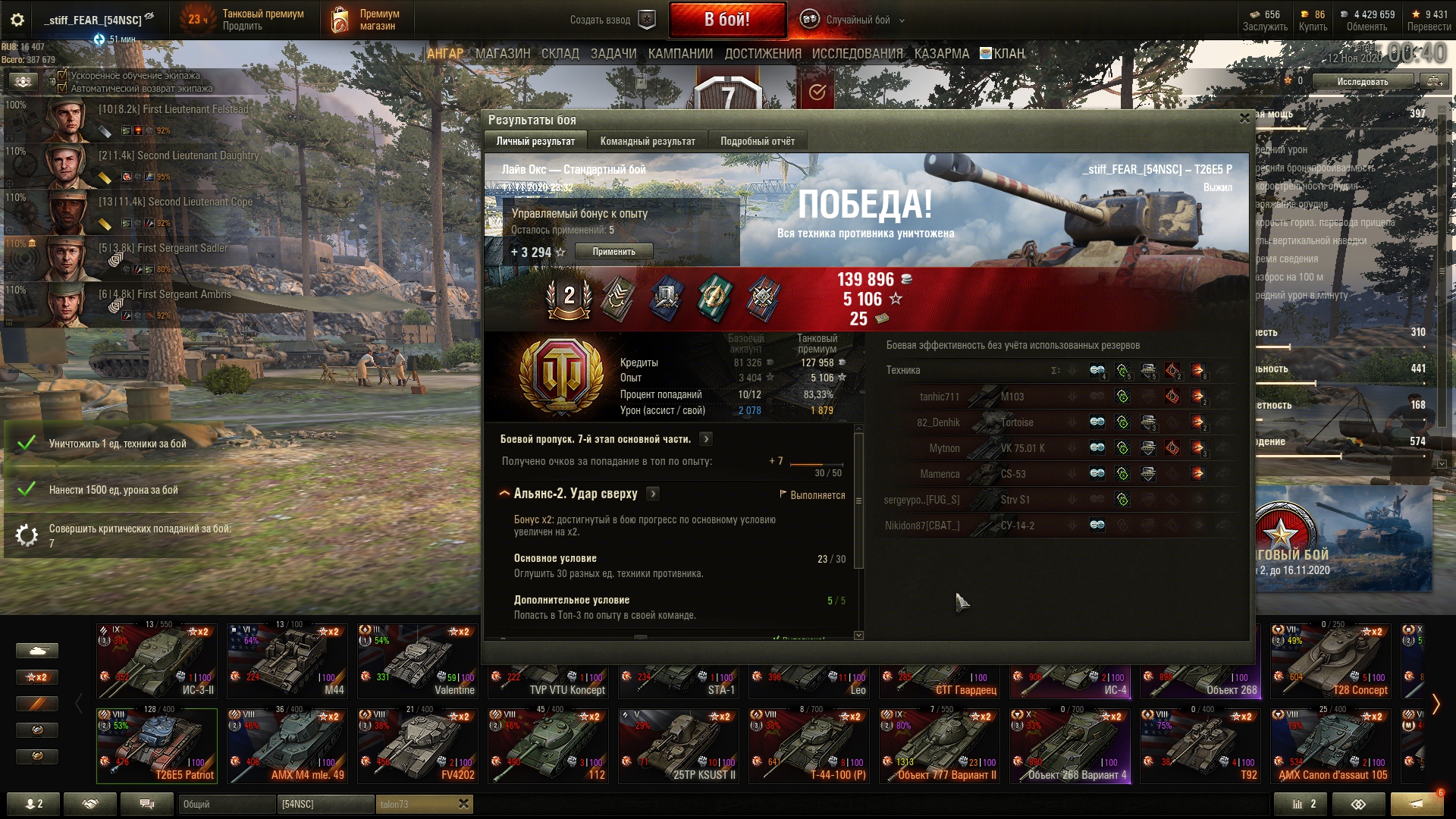Go to the ИССЛЕДОВАНИЯ section

point(857,54)
